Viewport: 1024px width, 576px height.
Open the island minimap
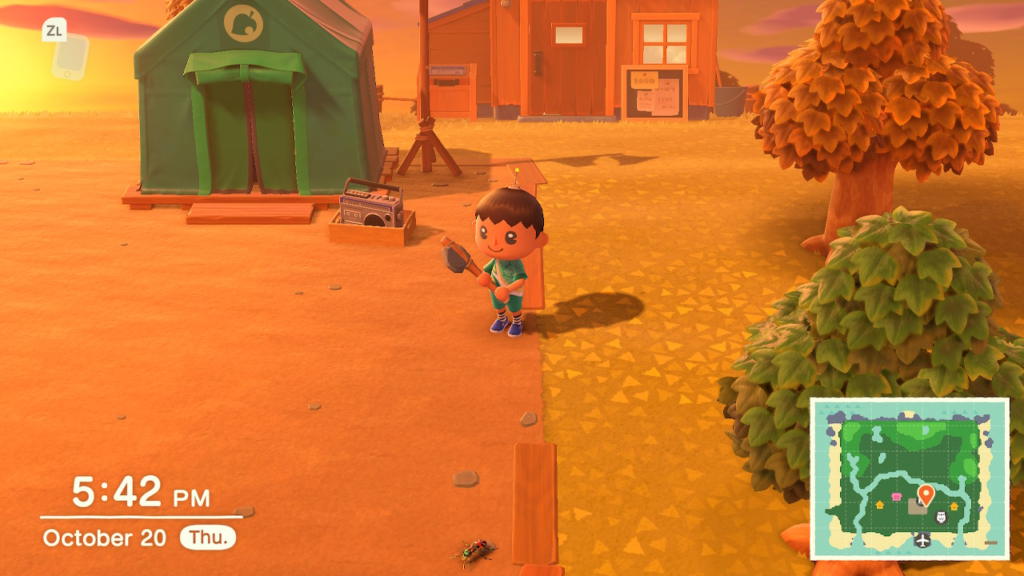(908, 477)
